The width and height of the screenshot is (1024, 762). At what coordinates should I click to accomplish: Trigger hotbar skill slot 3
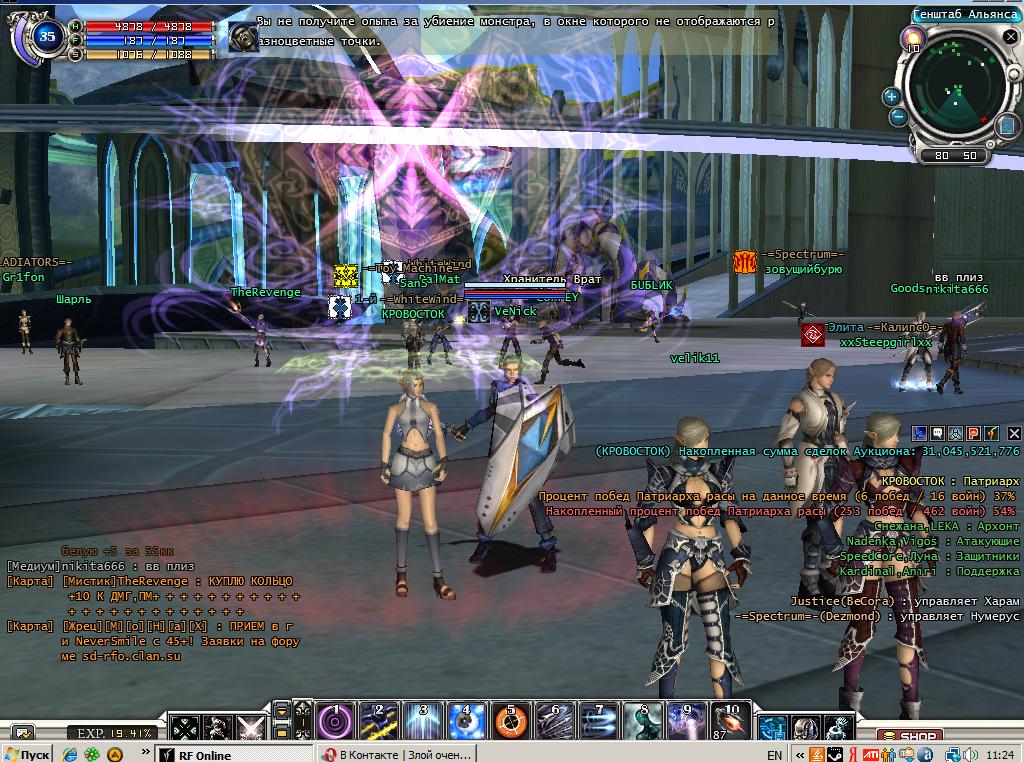(x=422, y=722)
